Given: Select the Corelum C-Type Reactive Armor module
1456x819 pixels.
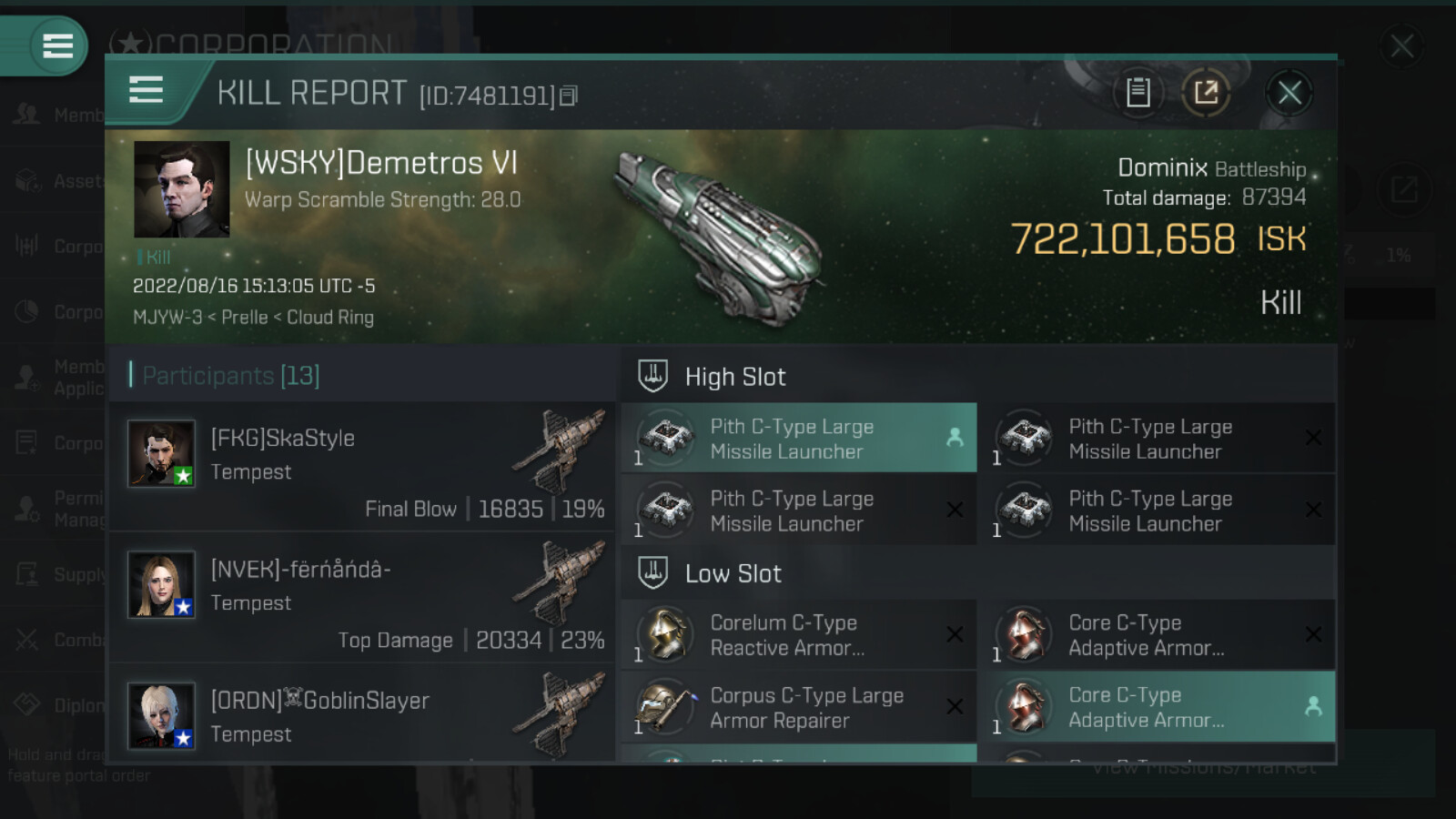Looking at the screenshot, I should tap(798, 635).
